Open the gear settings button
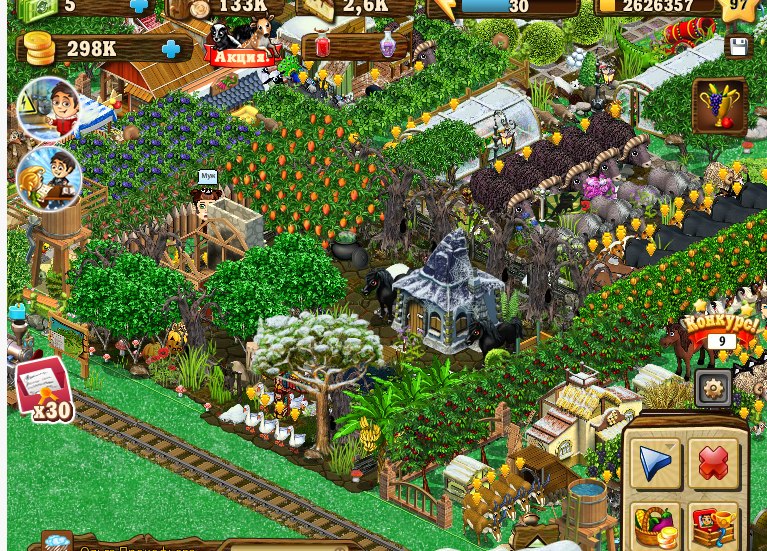767x551 pixels. tap(713, 388)
